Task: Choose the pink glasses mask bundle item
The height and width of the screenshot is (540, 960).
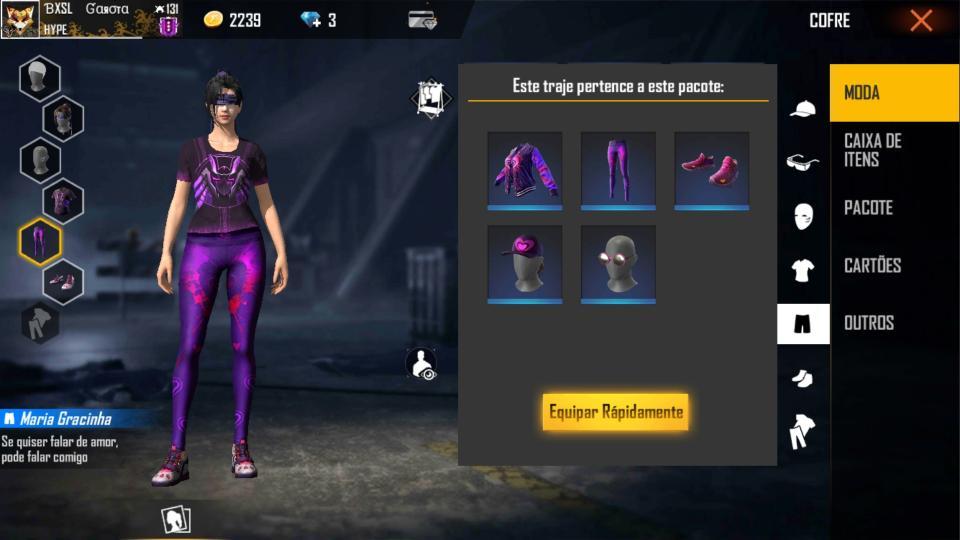Action: [x=618, y=263]
